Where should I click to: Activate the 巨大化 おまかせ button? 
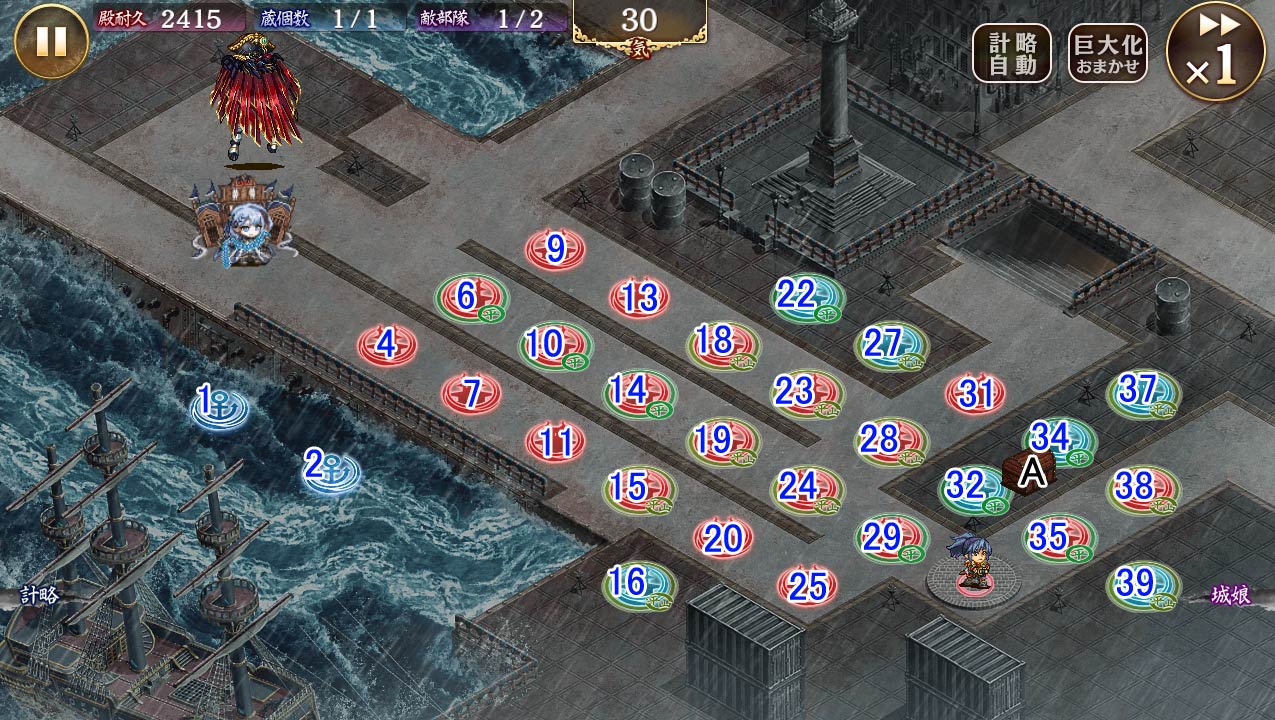click(1107, 53)
